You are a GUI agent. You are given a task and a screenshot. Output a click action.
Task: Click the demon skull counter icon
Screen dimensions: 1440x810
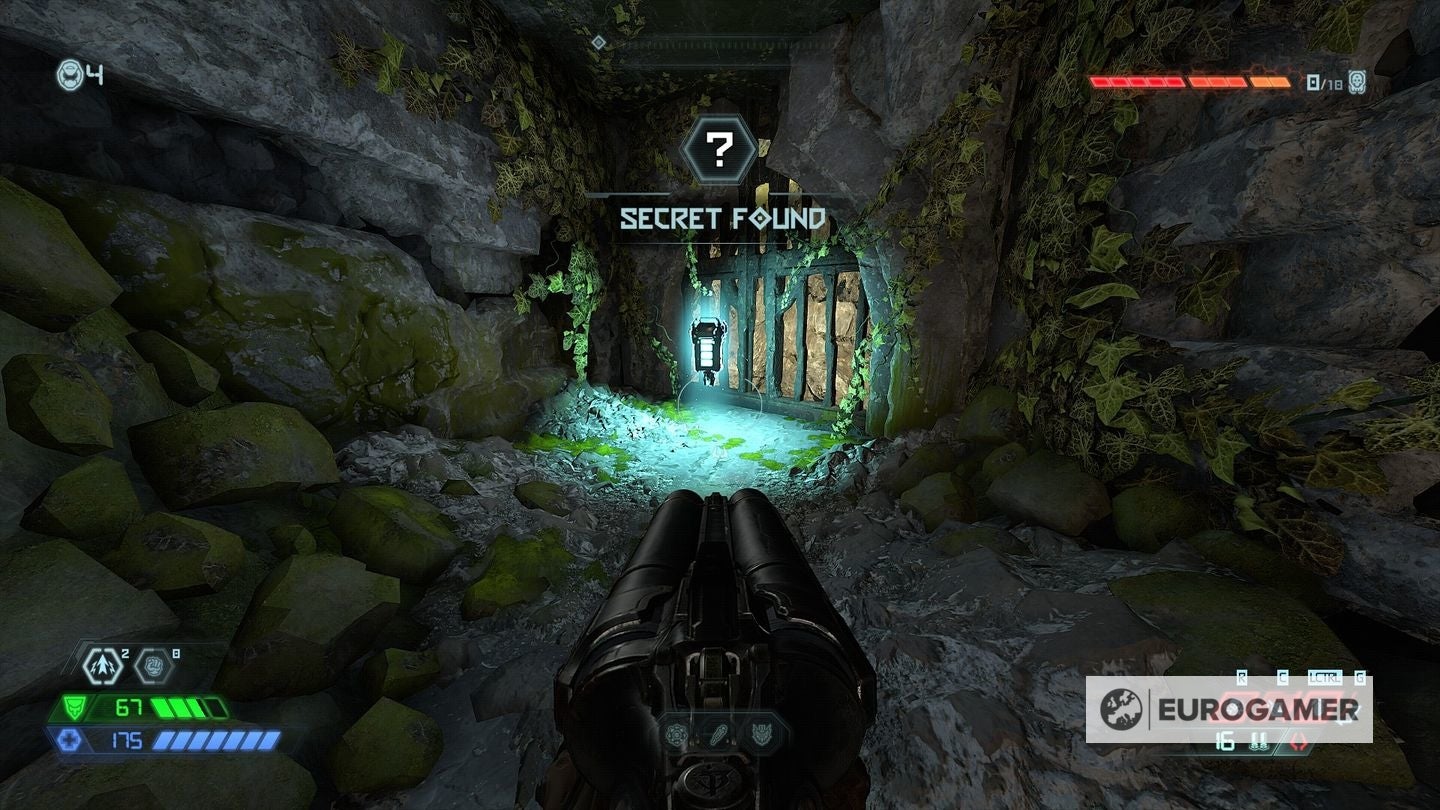click(x=1356, y=82)
